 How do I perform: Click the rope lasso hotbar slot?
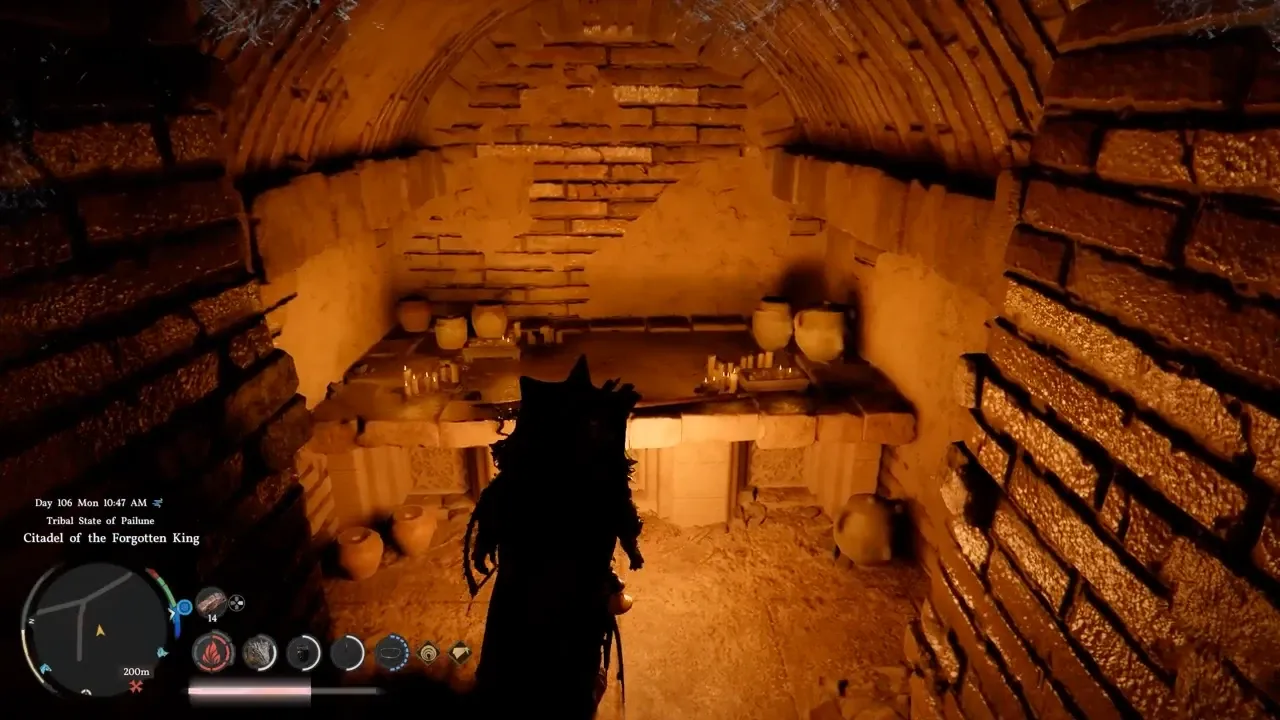click(392, 652)
